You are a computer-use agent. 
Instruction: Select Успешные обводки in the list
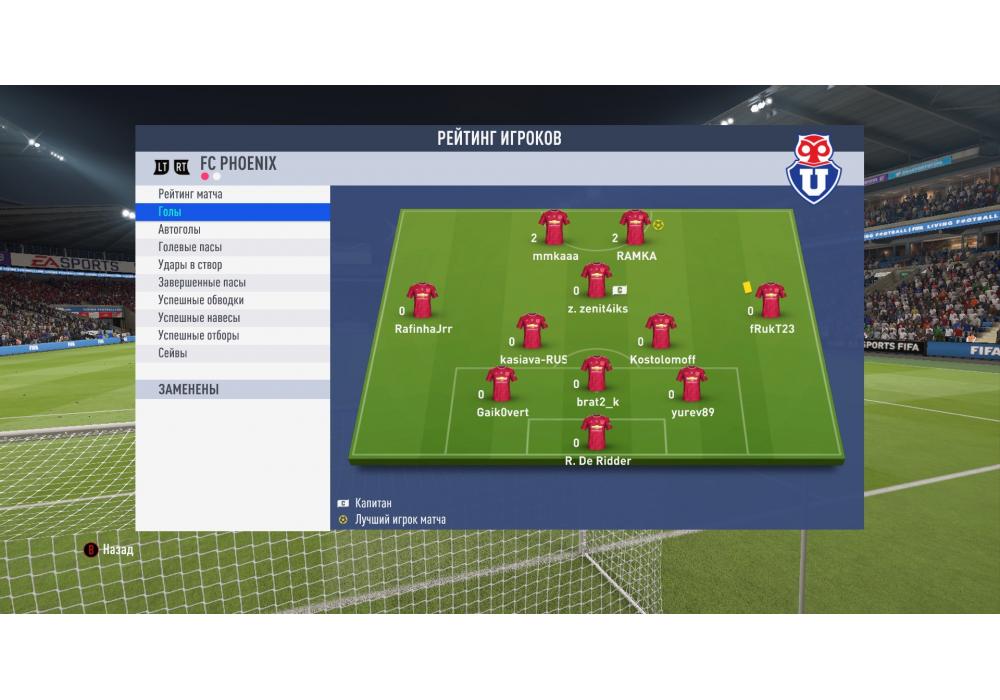[x=232, y=300]
